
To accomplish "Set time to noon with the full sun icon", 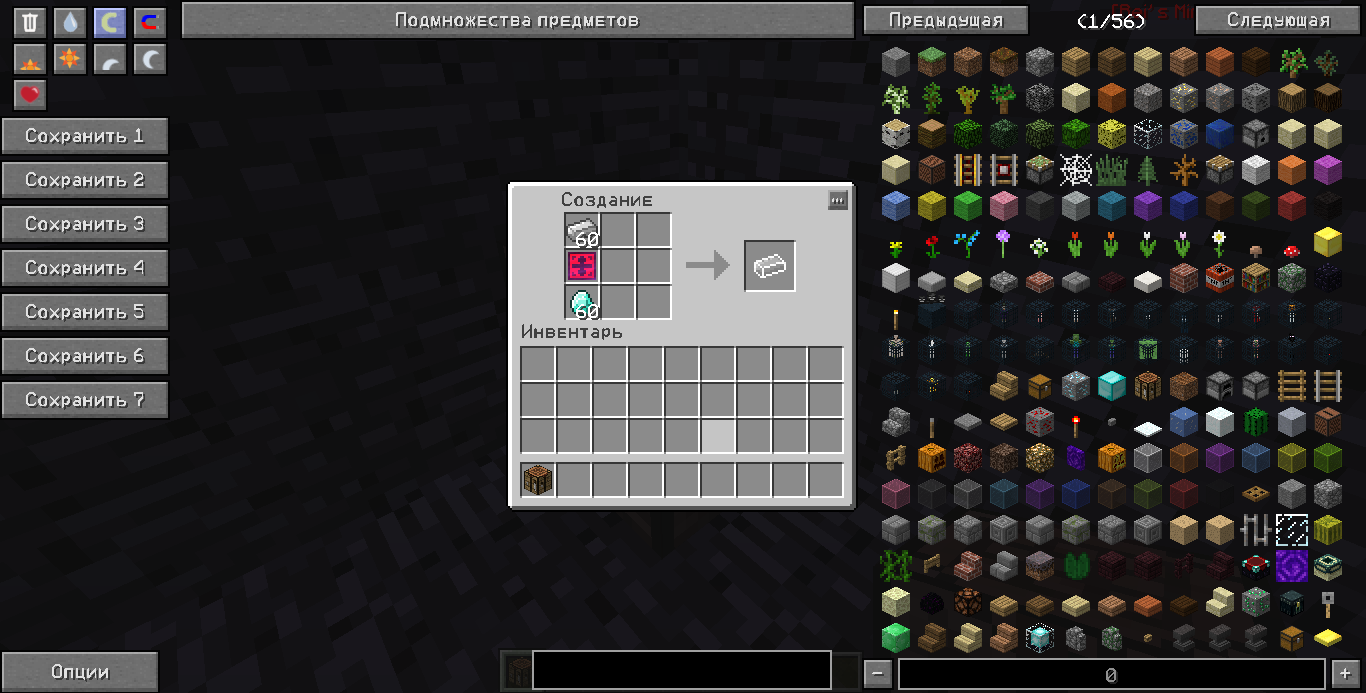I will click(x=69, y=59).
